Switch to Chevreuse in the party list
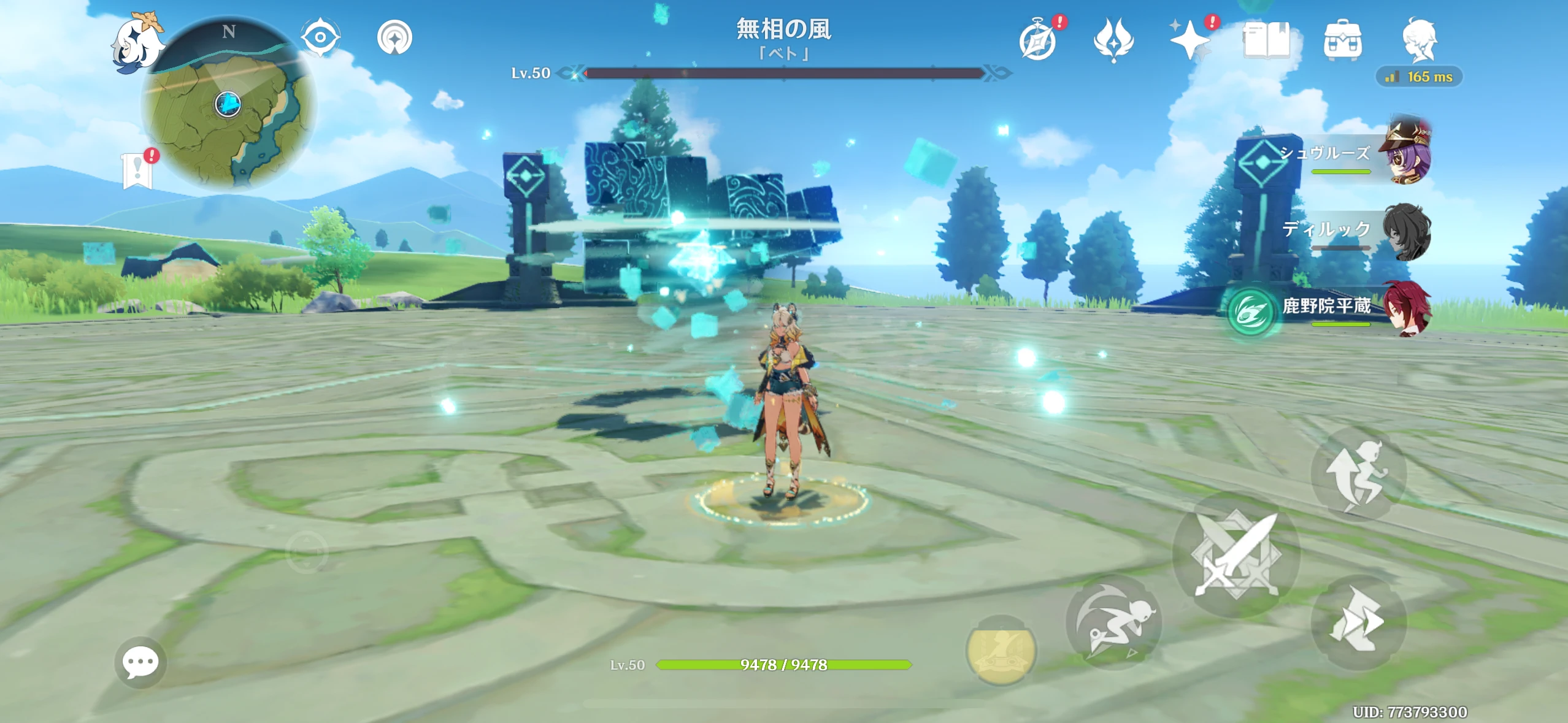Screen dimensions: 1568x723 (x=1409, y=152)
